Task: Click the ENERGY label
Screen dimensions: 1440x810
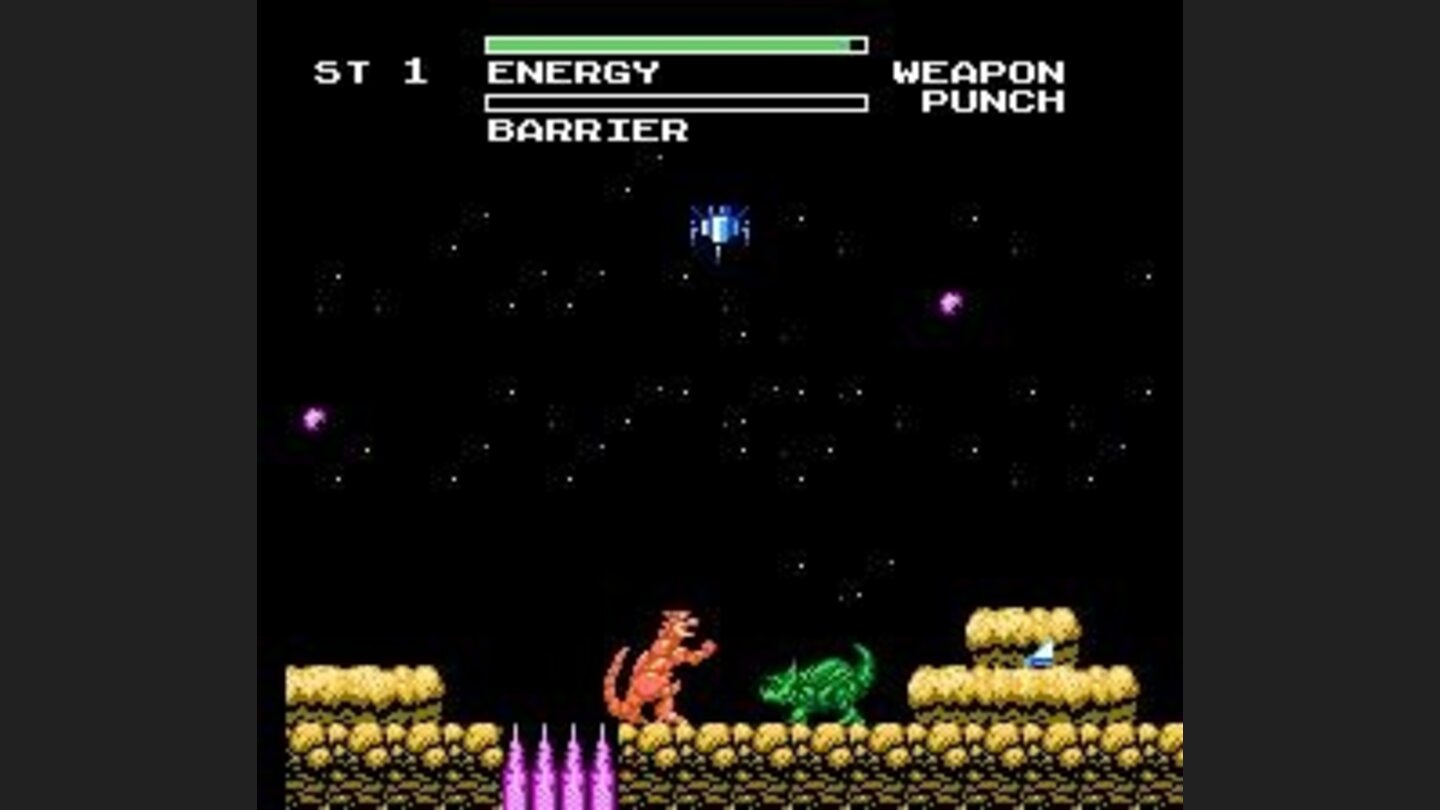Action: point(573,72)
